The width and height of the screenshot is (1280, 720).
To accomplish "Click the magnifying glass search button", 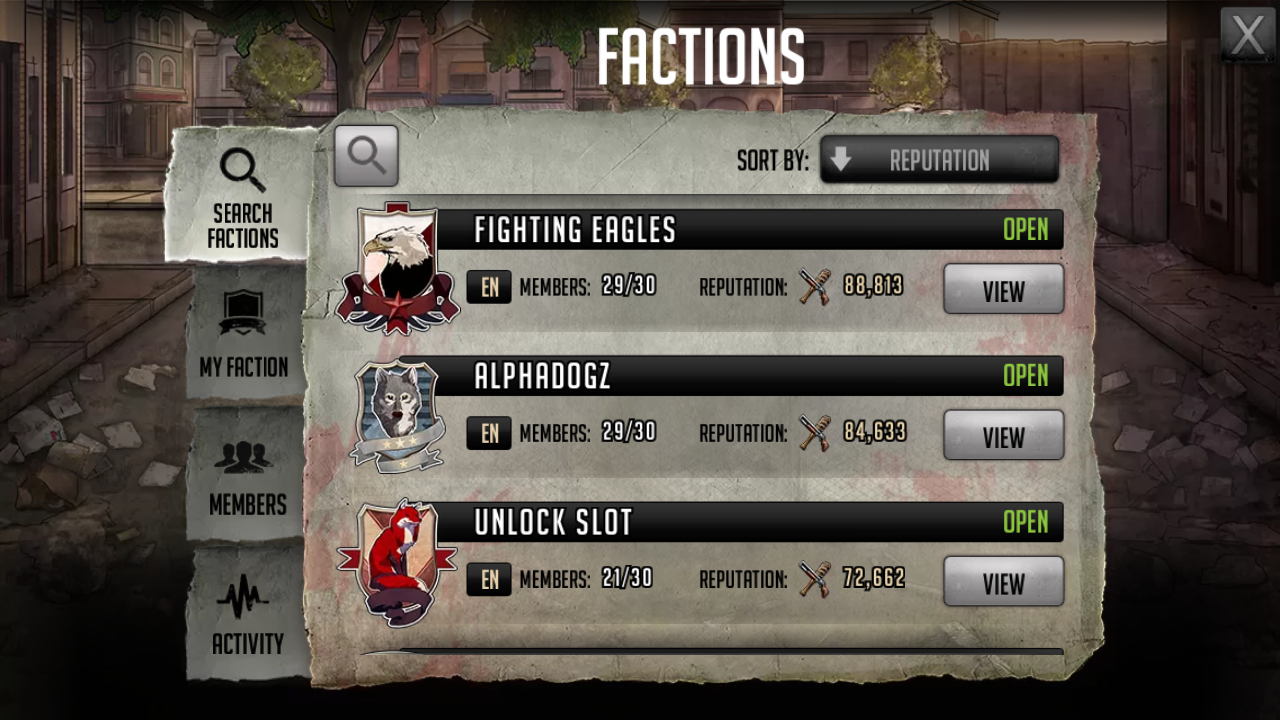I will [x=366, y=156].
